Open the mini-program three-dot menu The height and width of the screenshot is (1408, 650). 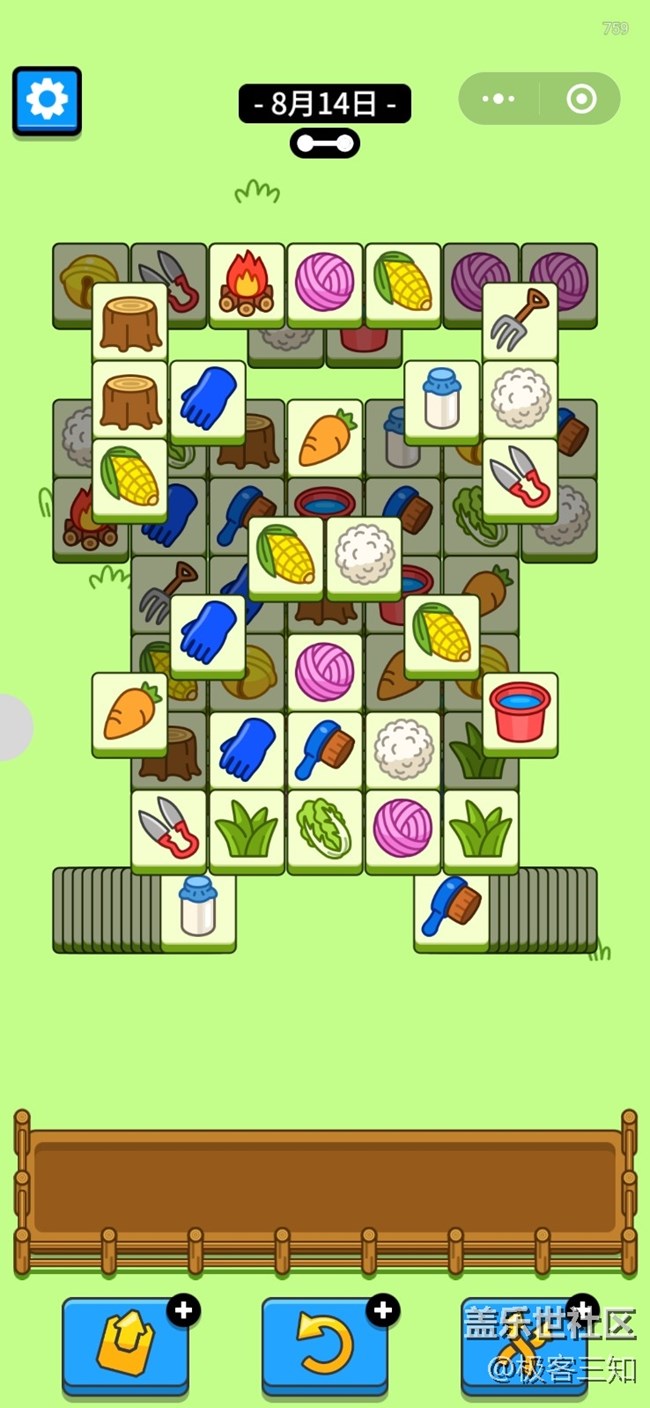(x=498, y=99)
